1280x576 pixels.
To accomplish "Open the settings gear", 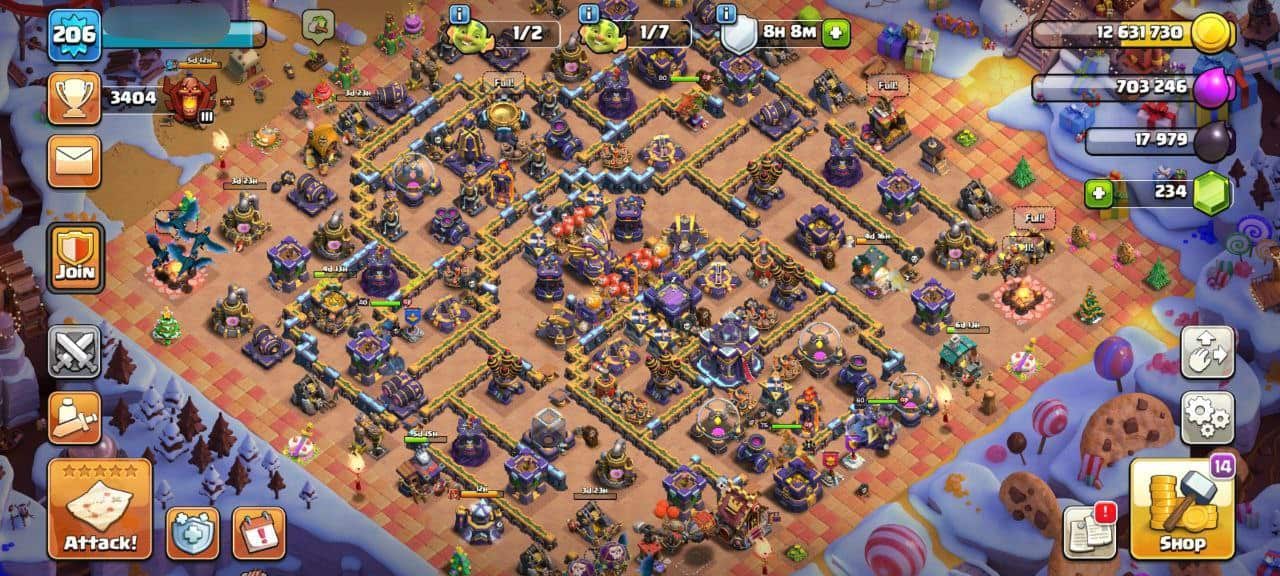I will click(x=1207, y=417).
